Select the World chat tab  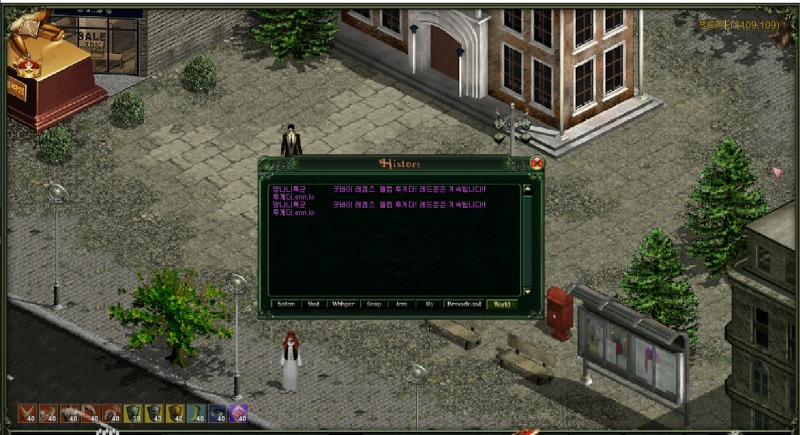[x=502, y=304]
